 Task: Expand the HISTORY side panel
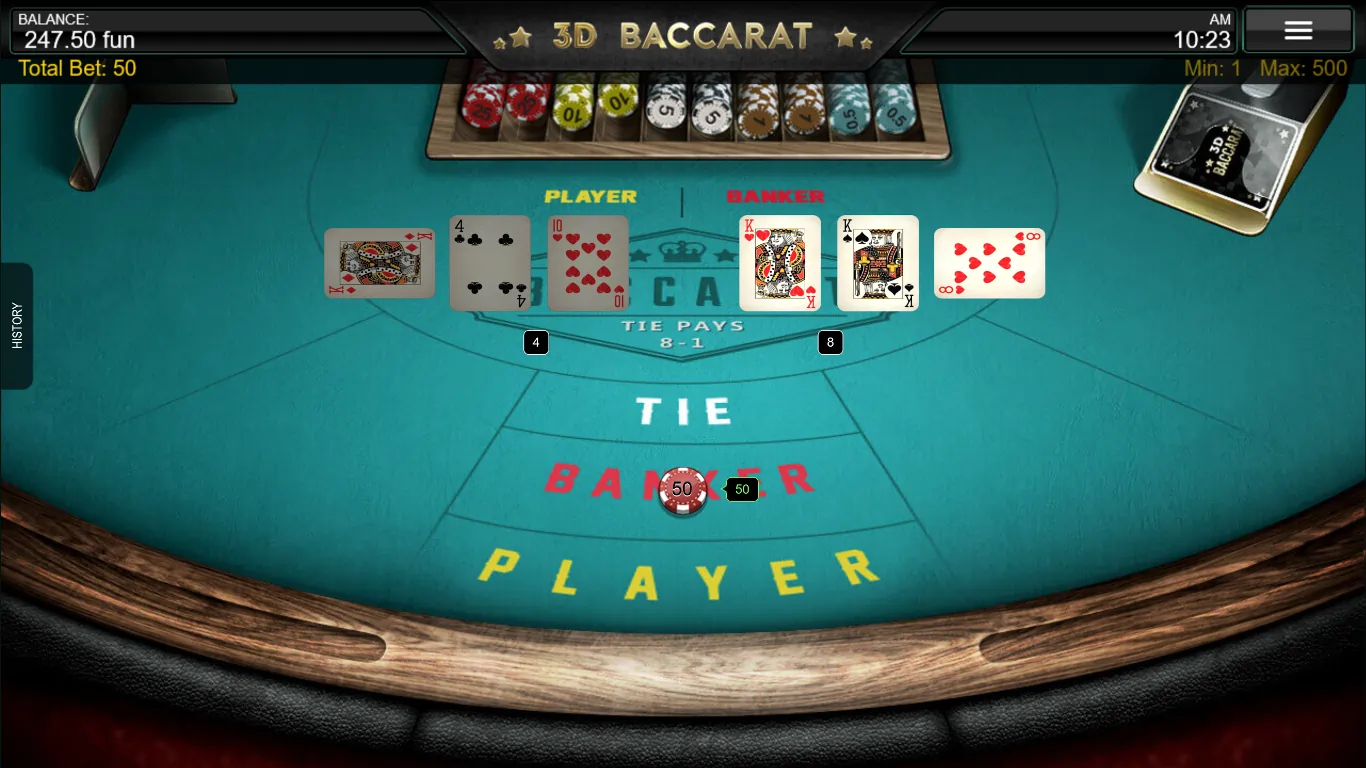click(x=16, y=328)
